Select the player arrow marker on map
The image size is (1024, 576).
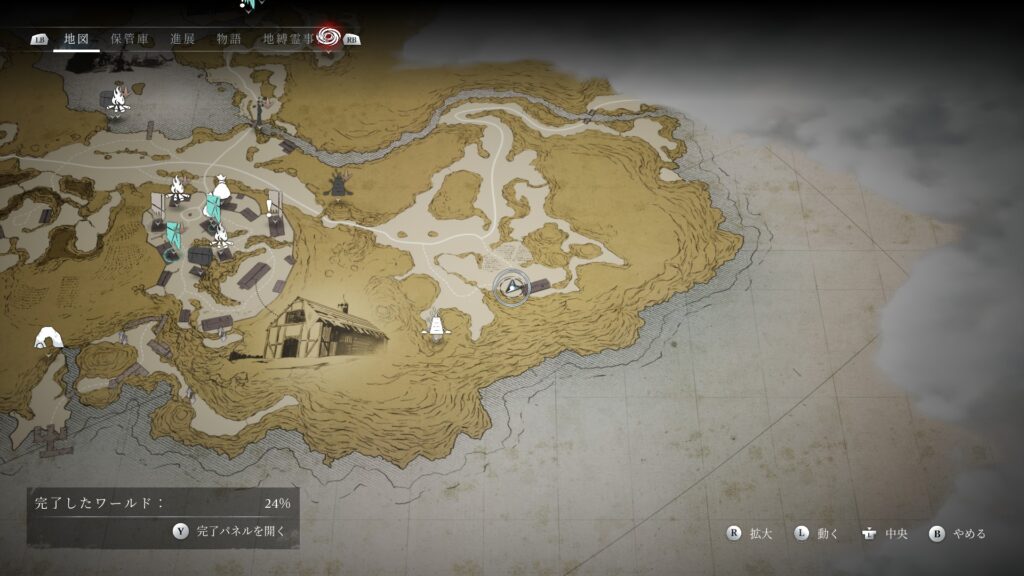click(x=514, y=287)
